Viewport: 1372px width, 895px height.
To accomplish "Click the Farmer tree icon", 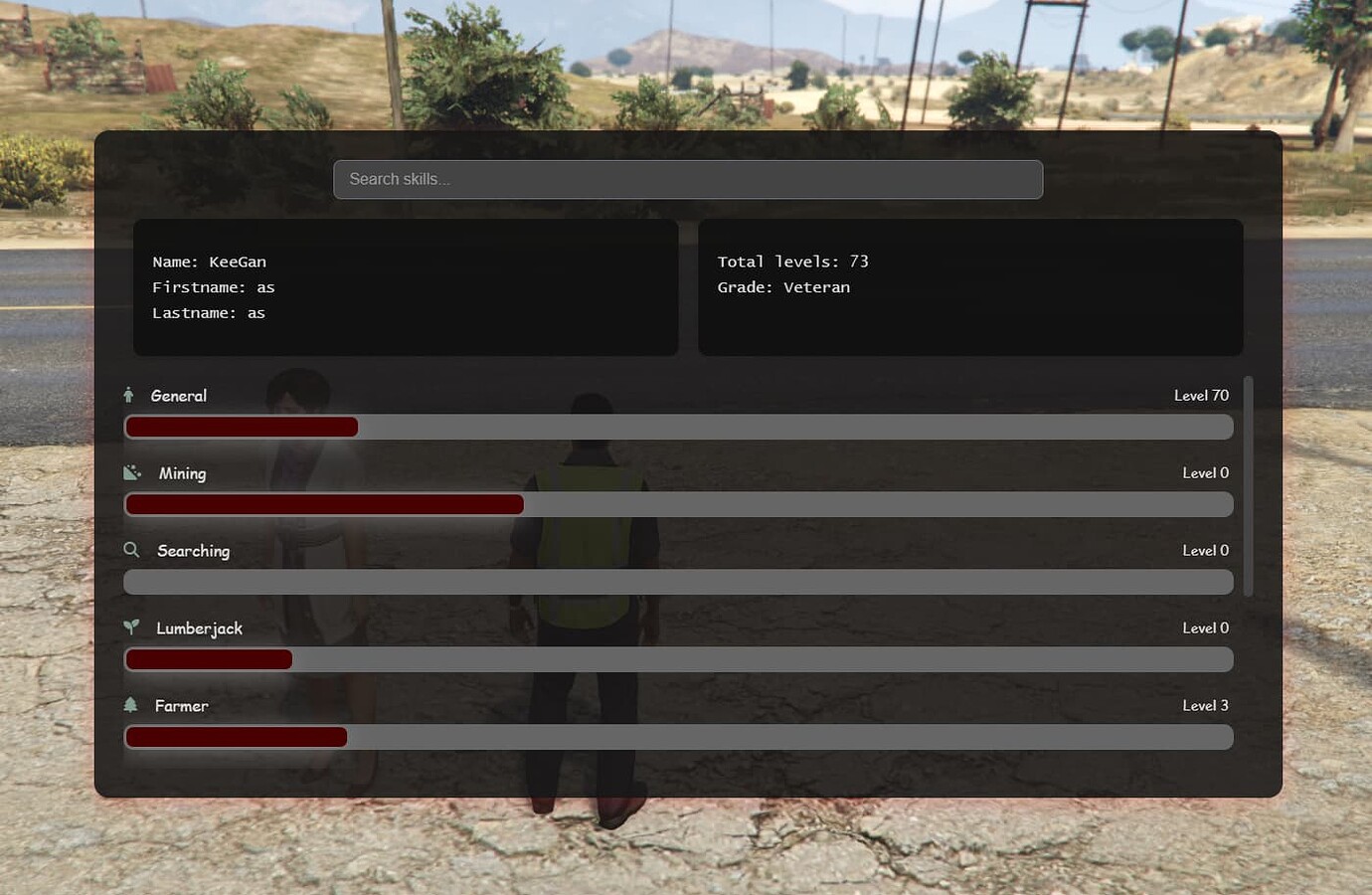I will [x=131, y=705].
